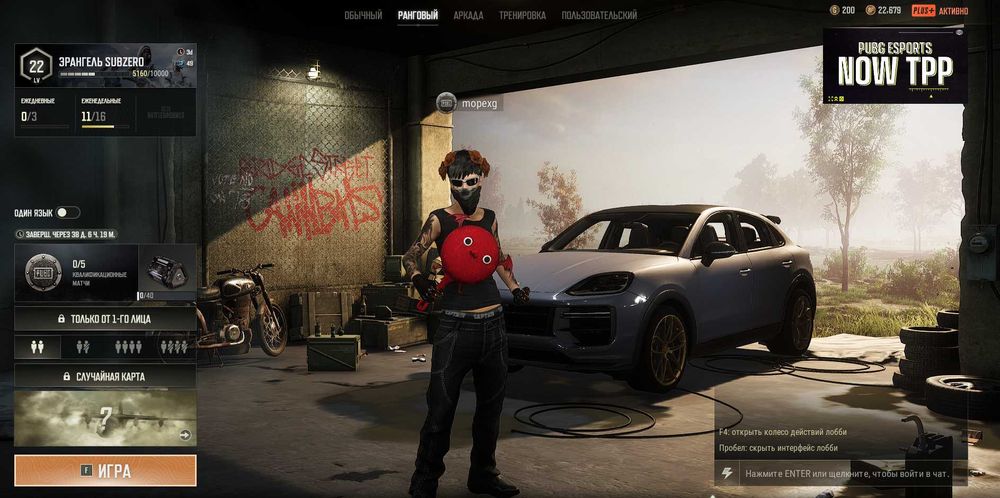Open the random map preview with question mark

pyautogui.click(x=105, y=417)
